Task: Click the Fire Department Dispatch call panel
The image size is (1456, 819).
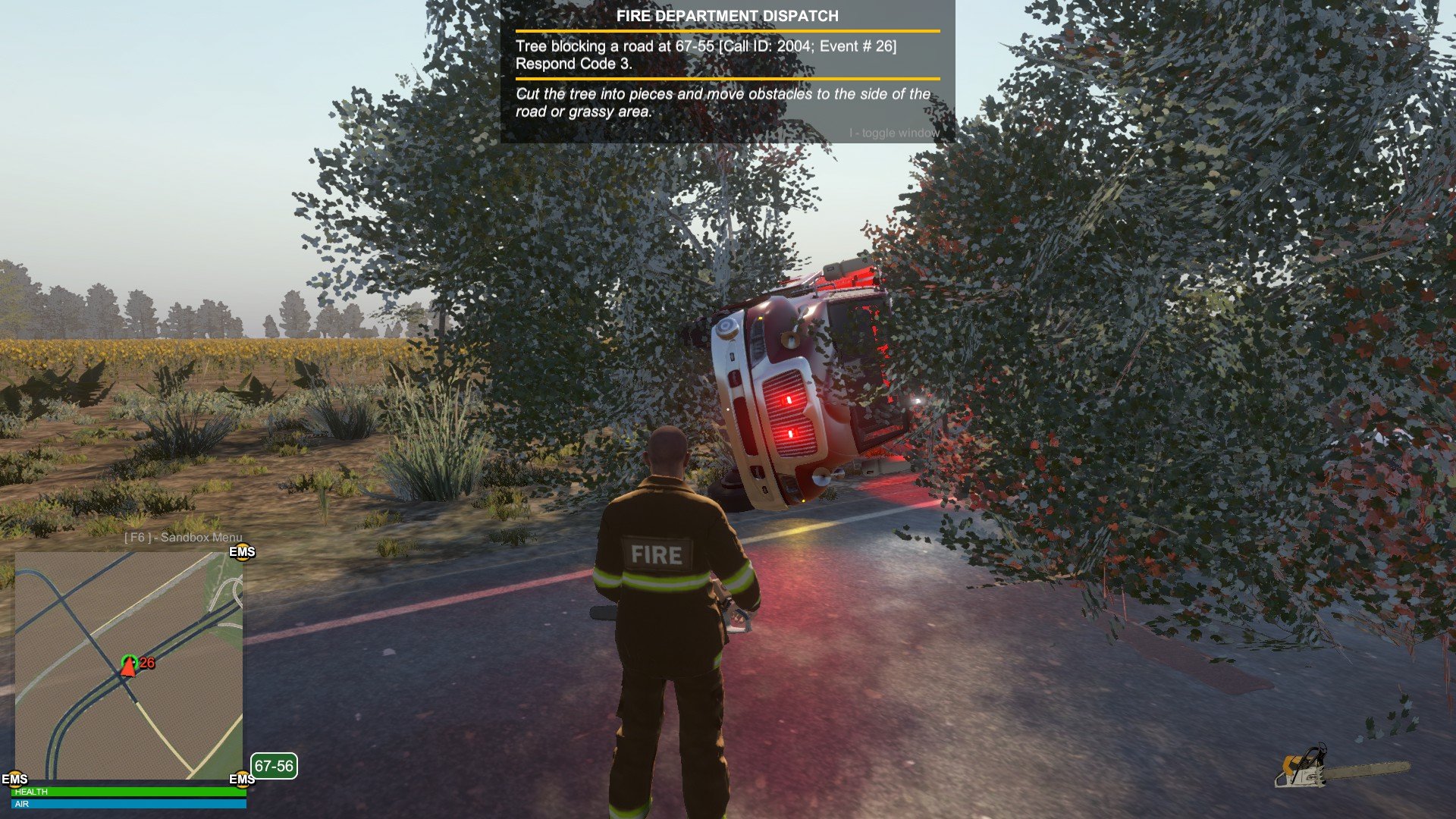Action: (727, 72)
